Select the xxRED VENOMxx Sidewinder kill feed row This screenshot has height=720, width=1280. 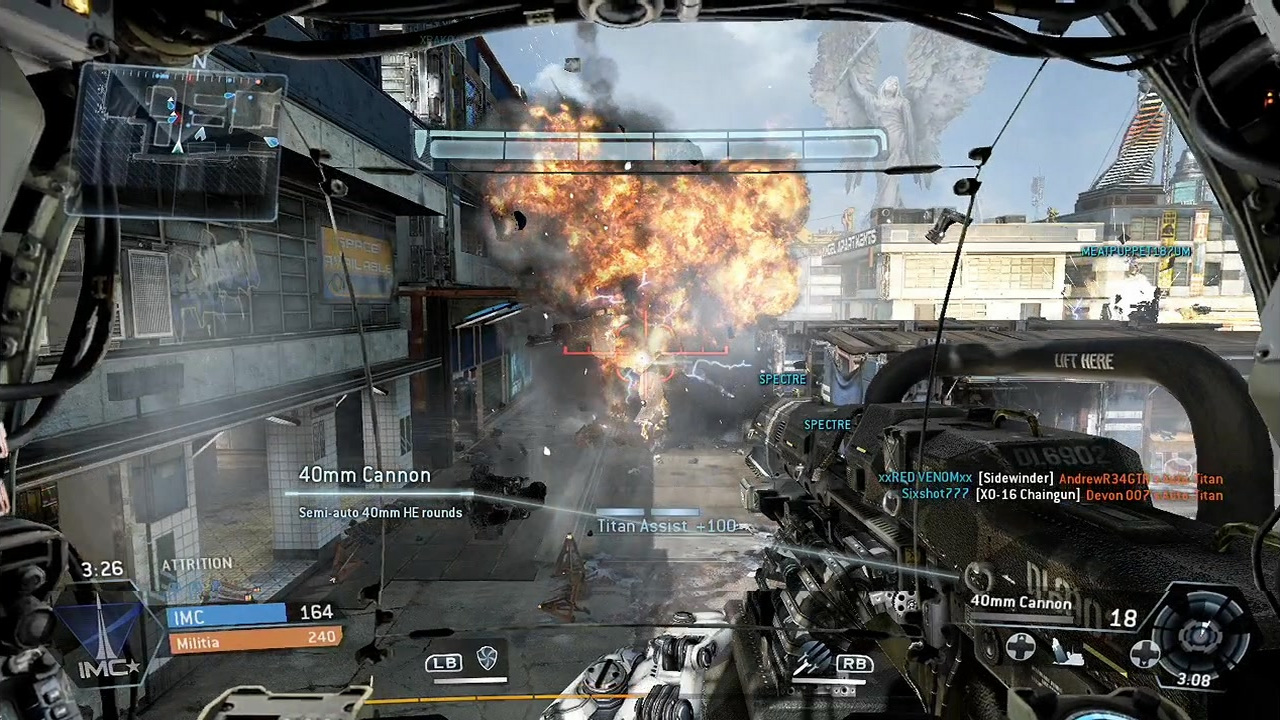pyautogui.click(x=1050, y=479)
